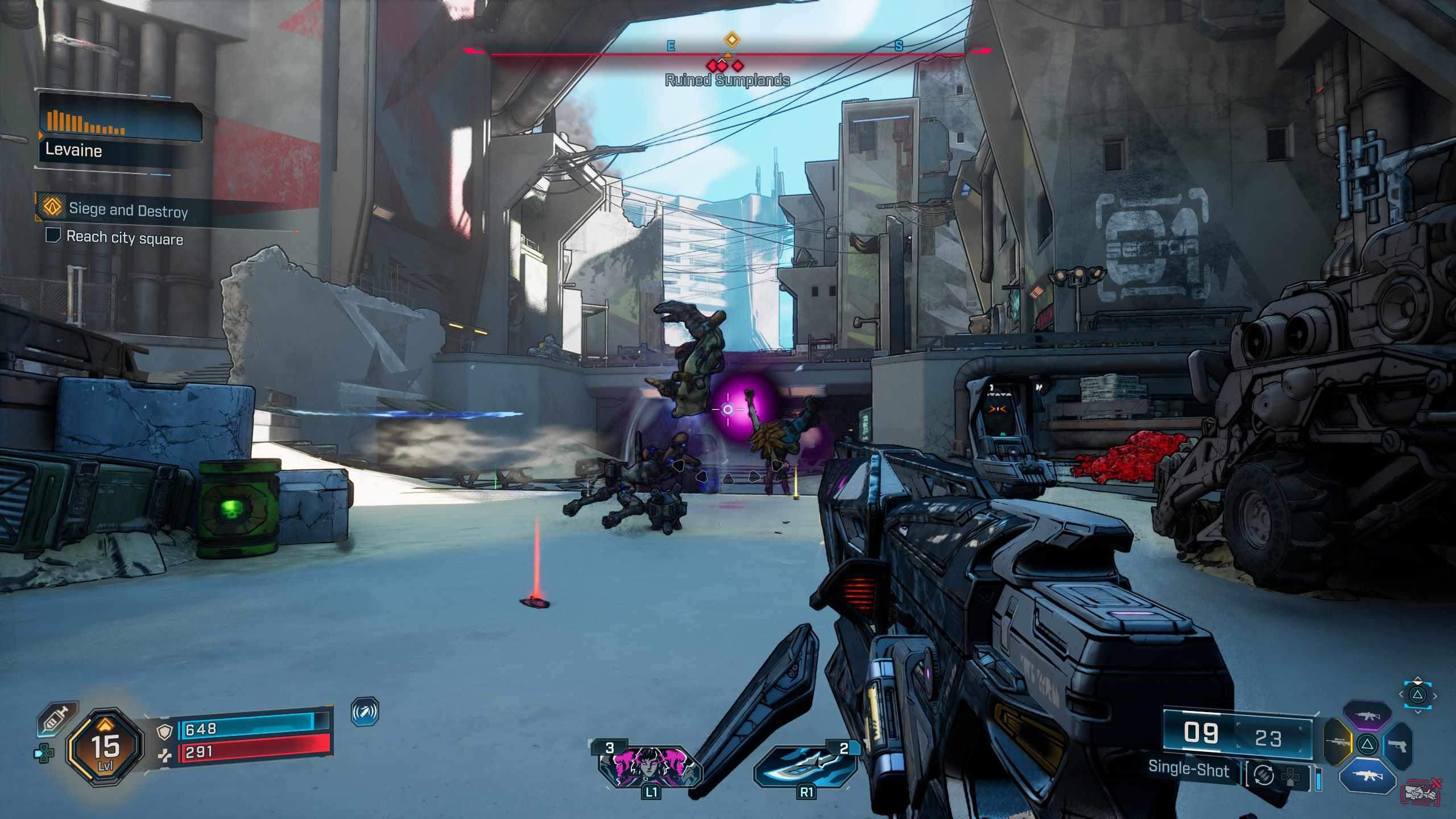Click the crossed-out vehicle icon
Image resolution: width=1456 pixels, height=819 pixels.
[x=1421, y=792]
